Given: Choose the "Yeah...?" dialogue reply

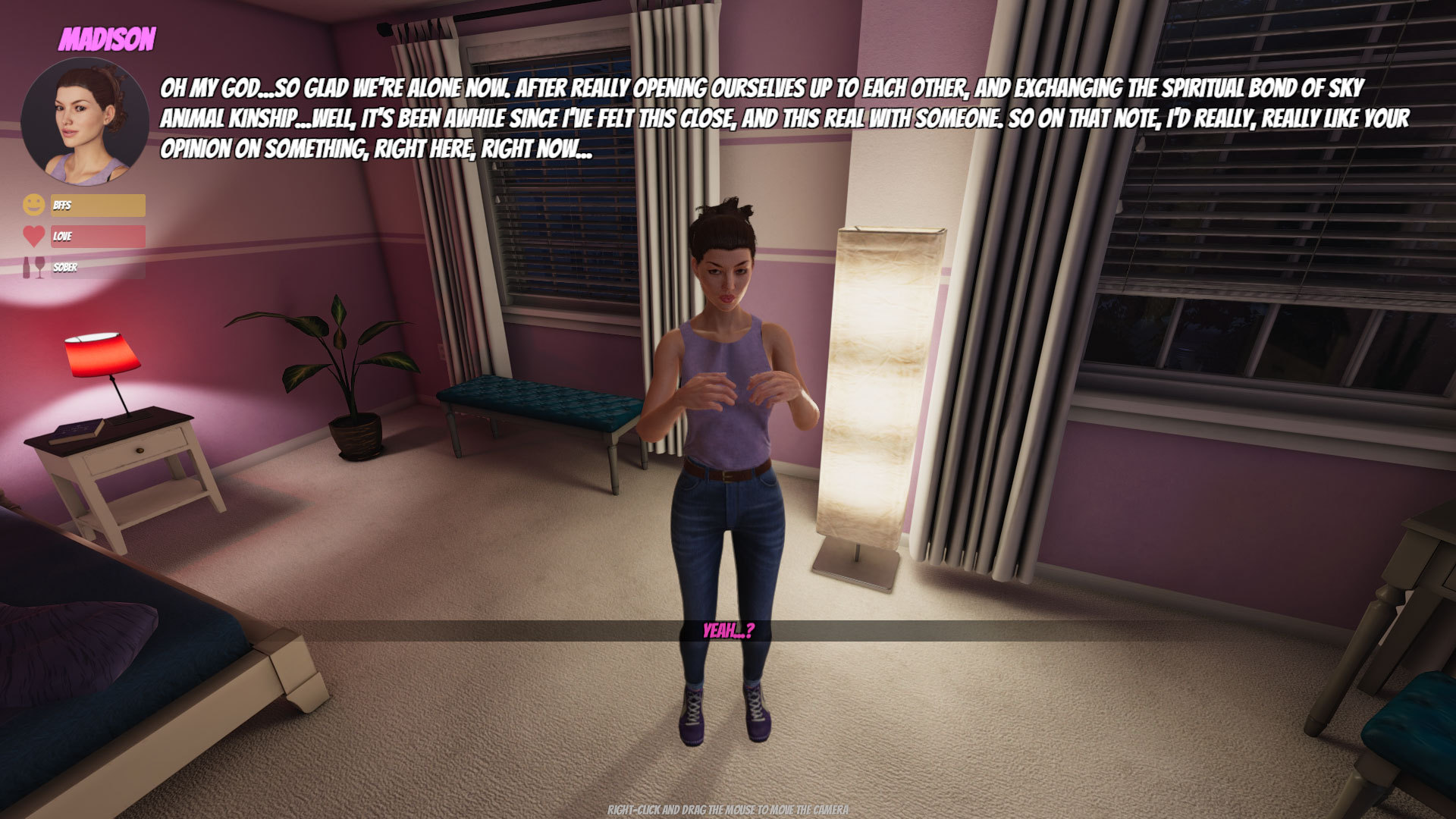Looking at the screenshot, I should [x=728, y=631].
